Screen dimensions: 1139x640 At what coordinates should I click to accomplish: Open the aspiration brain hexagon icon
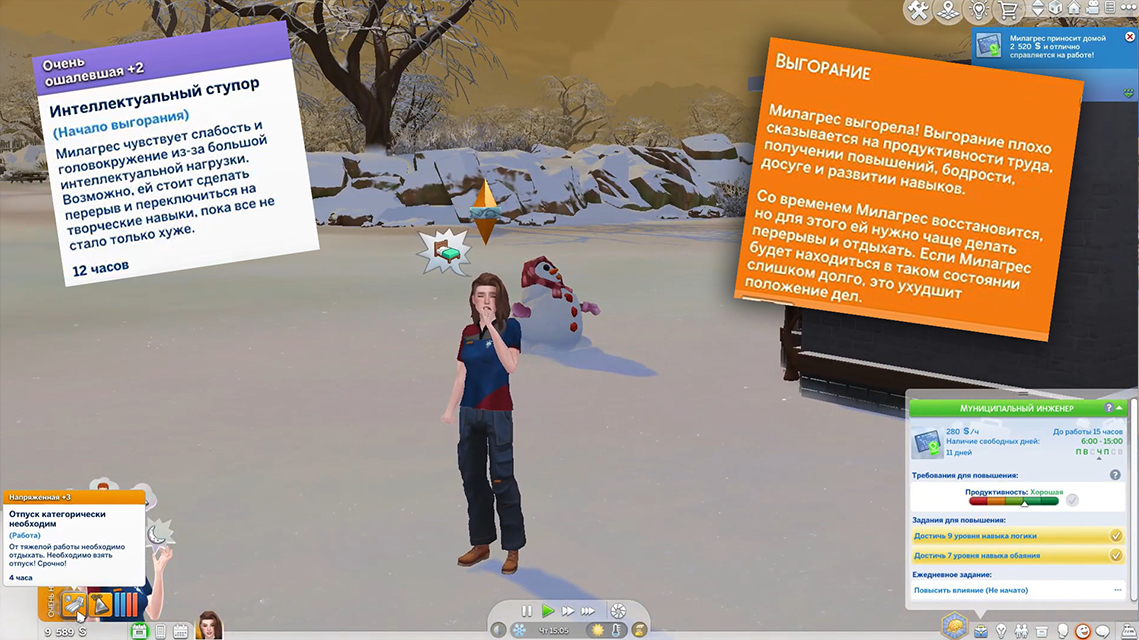(953, 627)
